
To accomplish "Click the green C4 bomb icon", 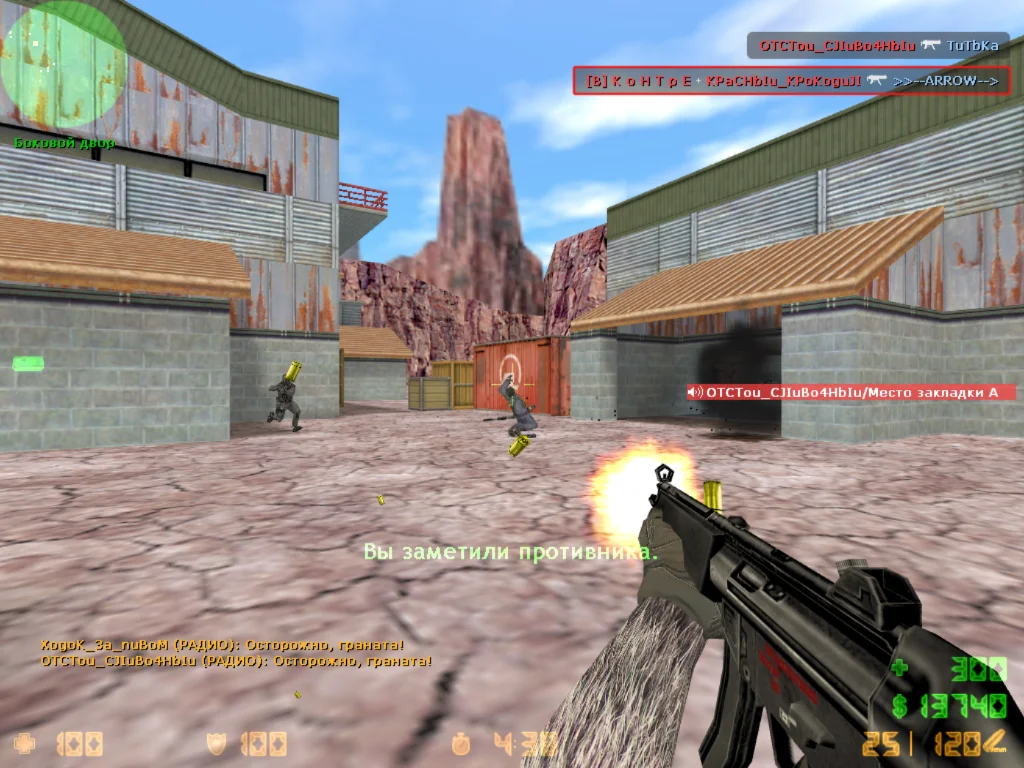I will (x=26, y=365).
